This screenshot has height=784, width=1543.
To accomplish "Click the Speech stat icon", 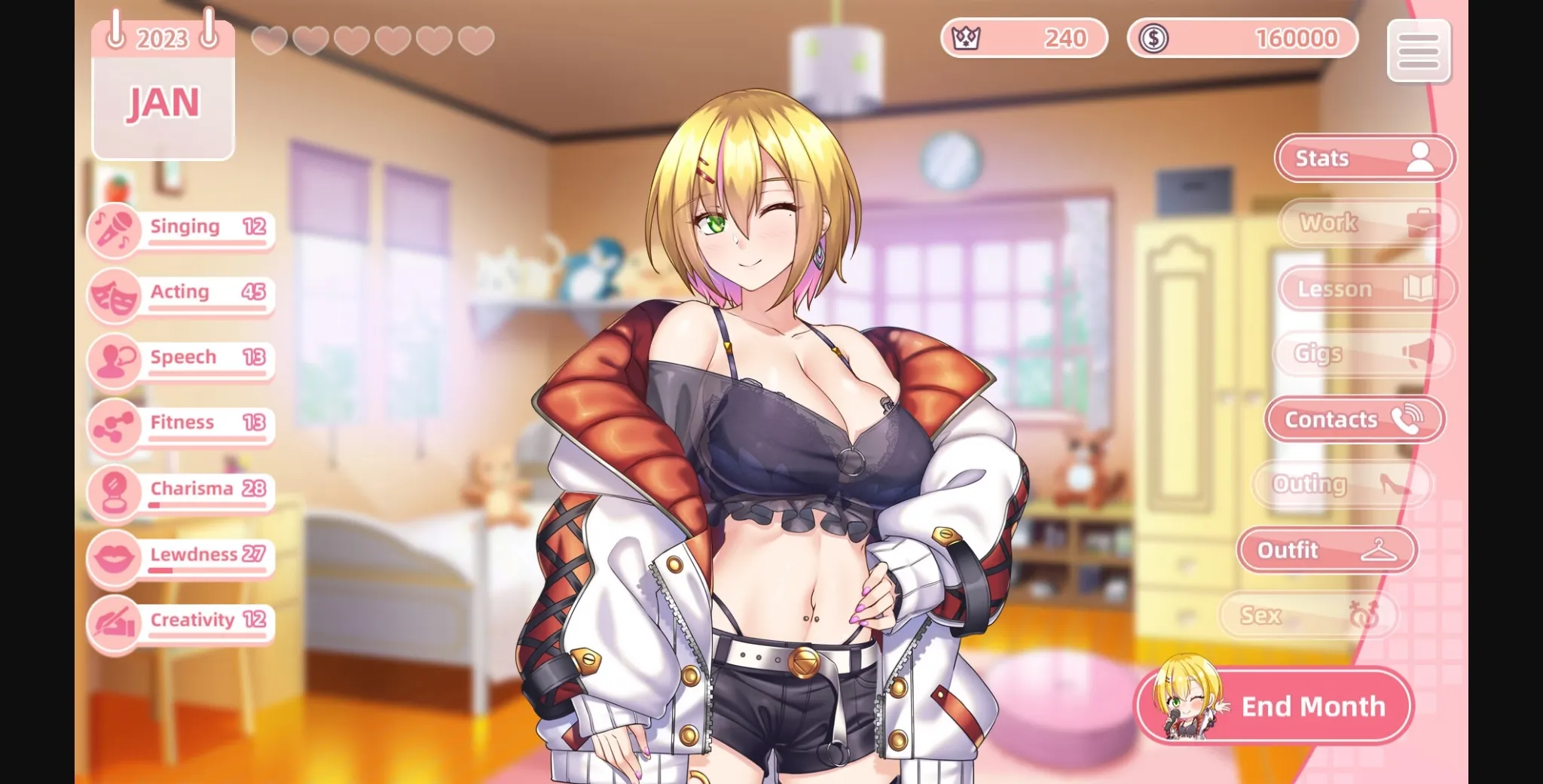I will click(x=115, y=359).
